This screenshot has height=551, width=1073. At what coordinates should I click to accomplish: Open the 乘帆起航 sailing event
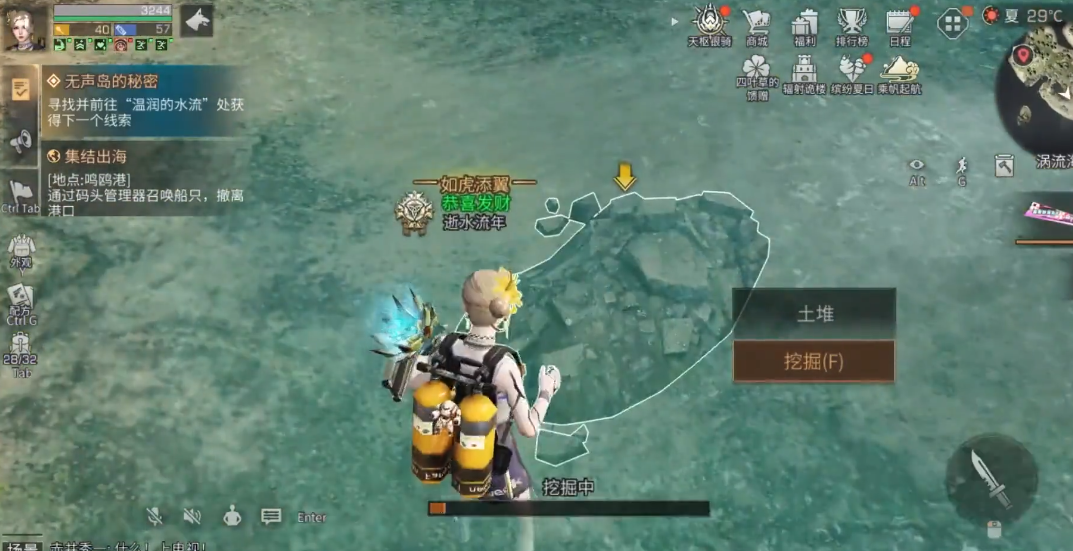(x=899, y=73)
